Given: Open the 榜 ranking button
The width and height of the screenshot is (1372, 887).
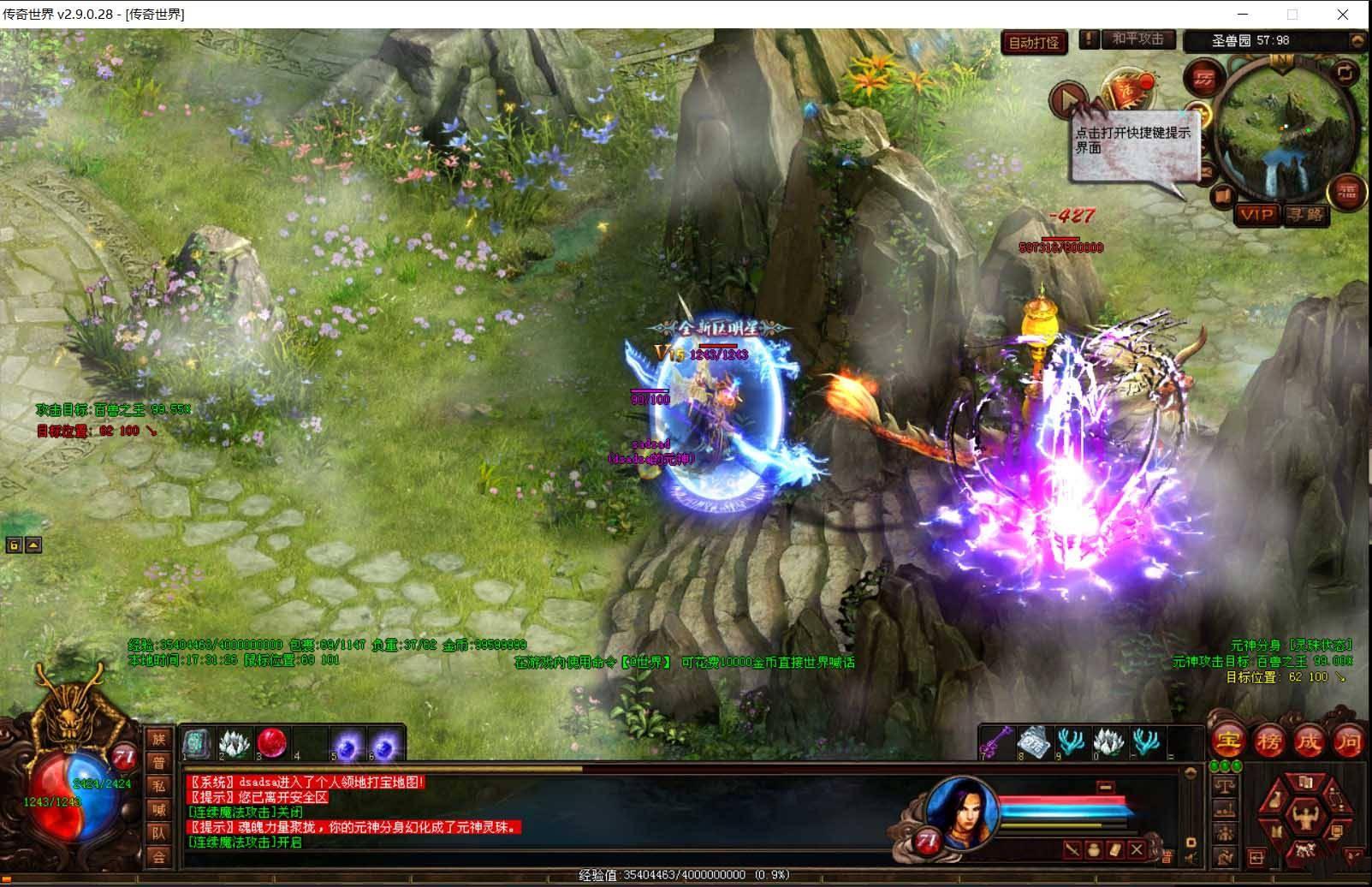Looking at the screenshot, I should coord(1268,741).
